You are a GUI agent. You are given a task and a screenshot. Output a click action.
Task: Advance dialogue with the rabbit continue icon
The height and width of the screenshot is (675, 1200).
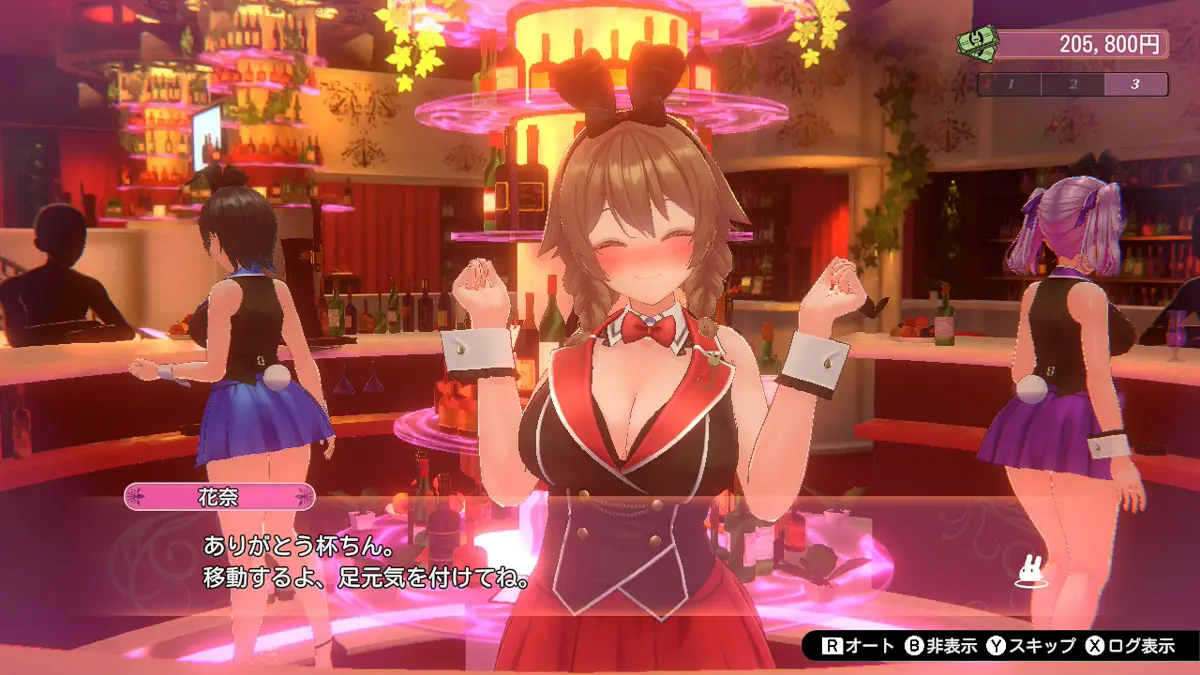click(x=1029, y=571)
